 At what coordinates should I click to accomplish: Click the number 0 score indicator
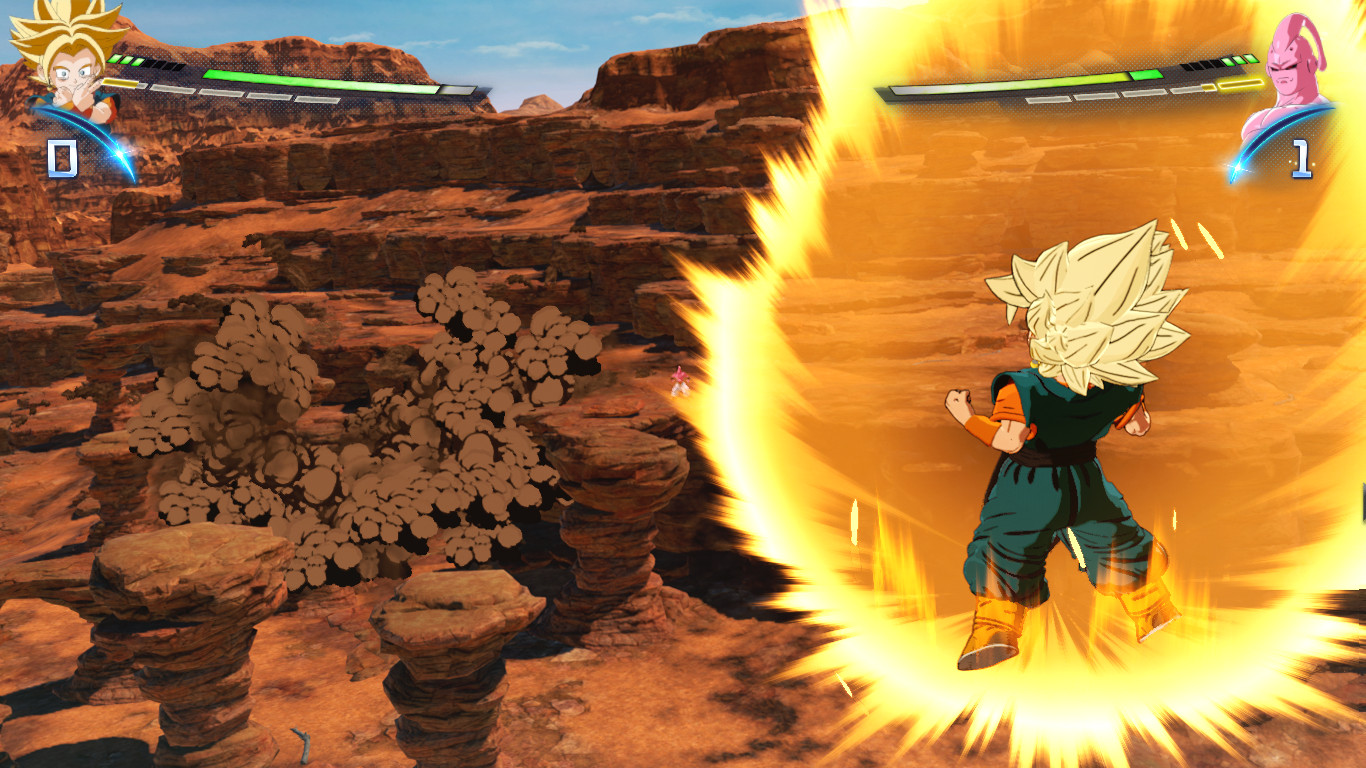click(62, 157)
